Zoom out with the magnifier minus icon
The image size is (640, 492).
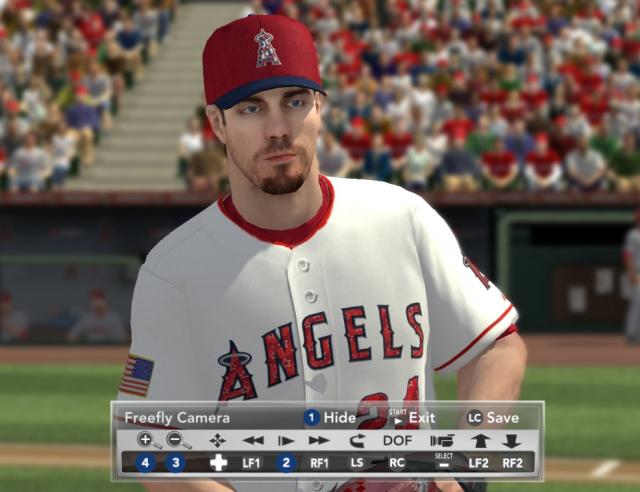pos(178,440)
